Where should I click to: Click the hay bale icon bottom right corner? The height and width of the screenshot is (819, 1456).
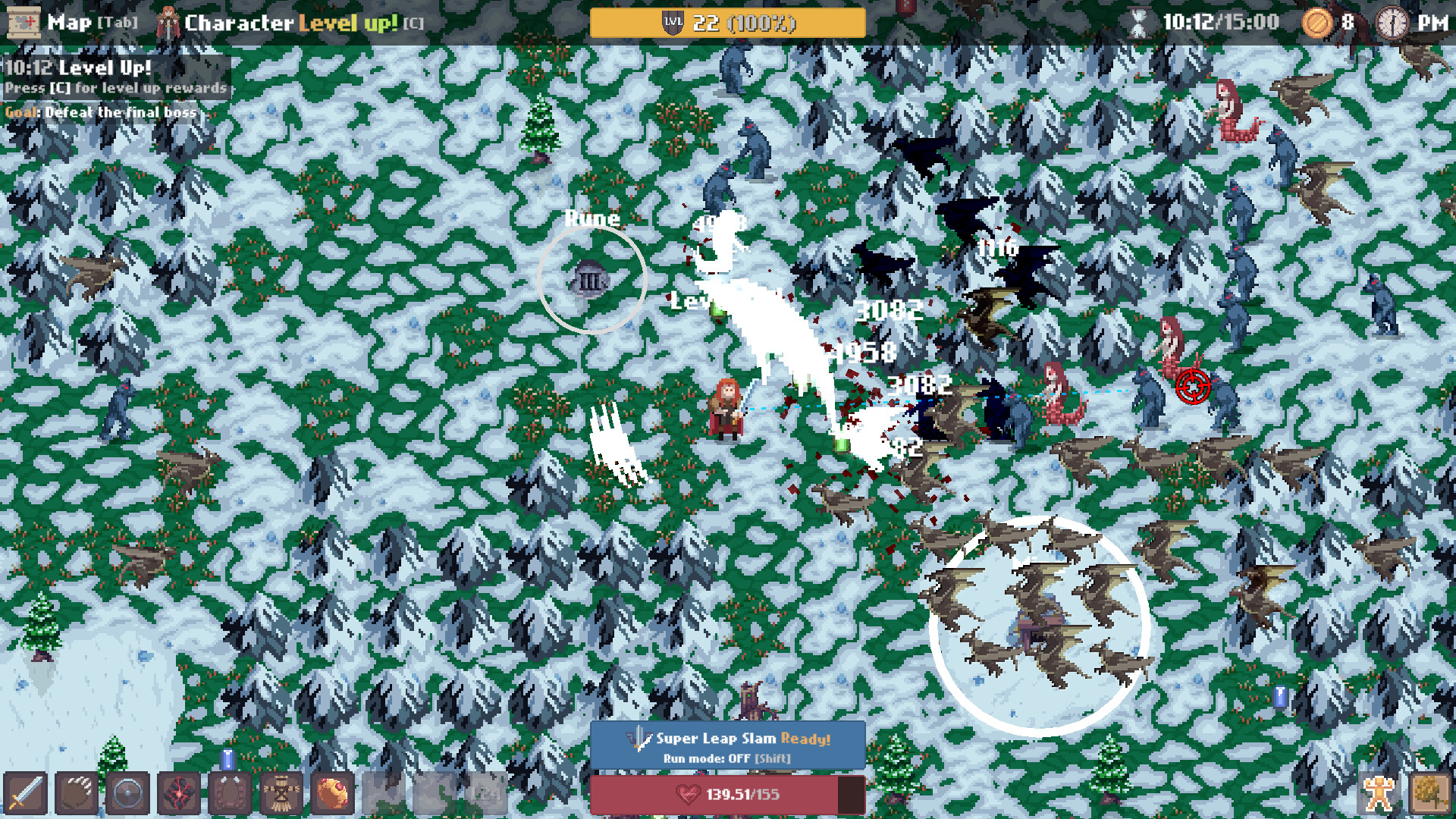pyautogui.click(x=1432, y=792)
